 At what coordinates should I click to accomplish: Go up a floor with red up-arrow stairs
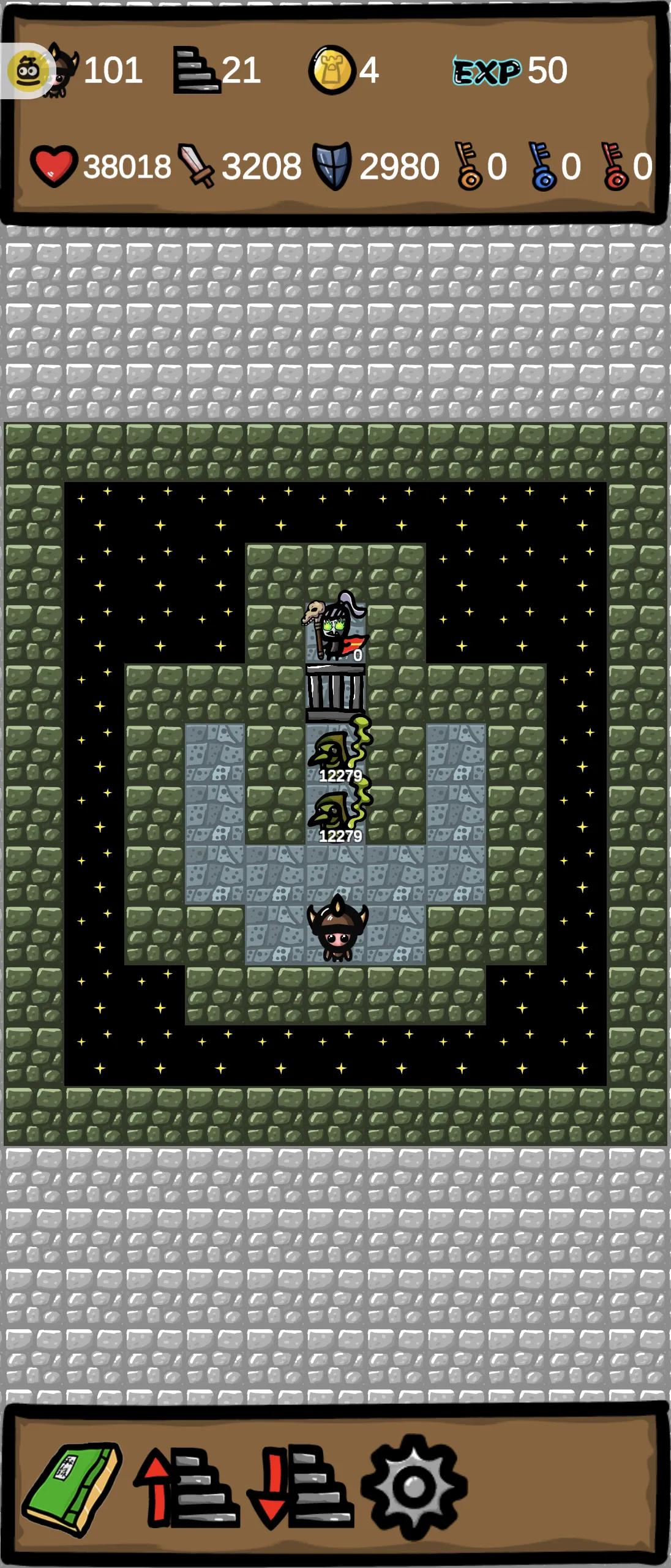(x=186, y=1488)
